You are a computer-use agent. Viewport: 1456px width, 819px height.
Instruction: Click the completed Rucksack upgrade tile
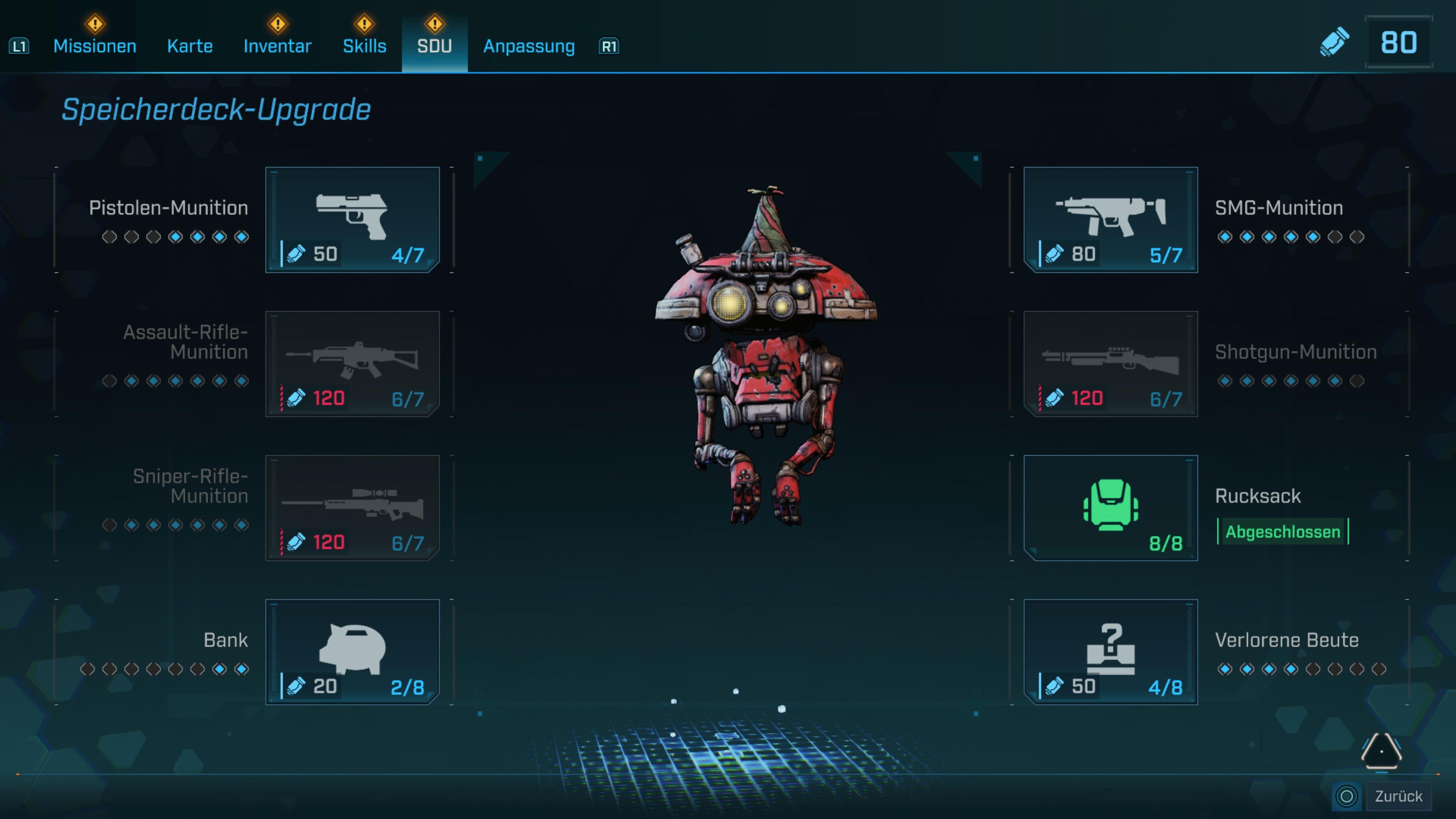coord(1110,508)
